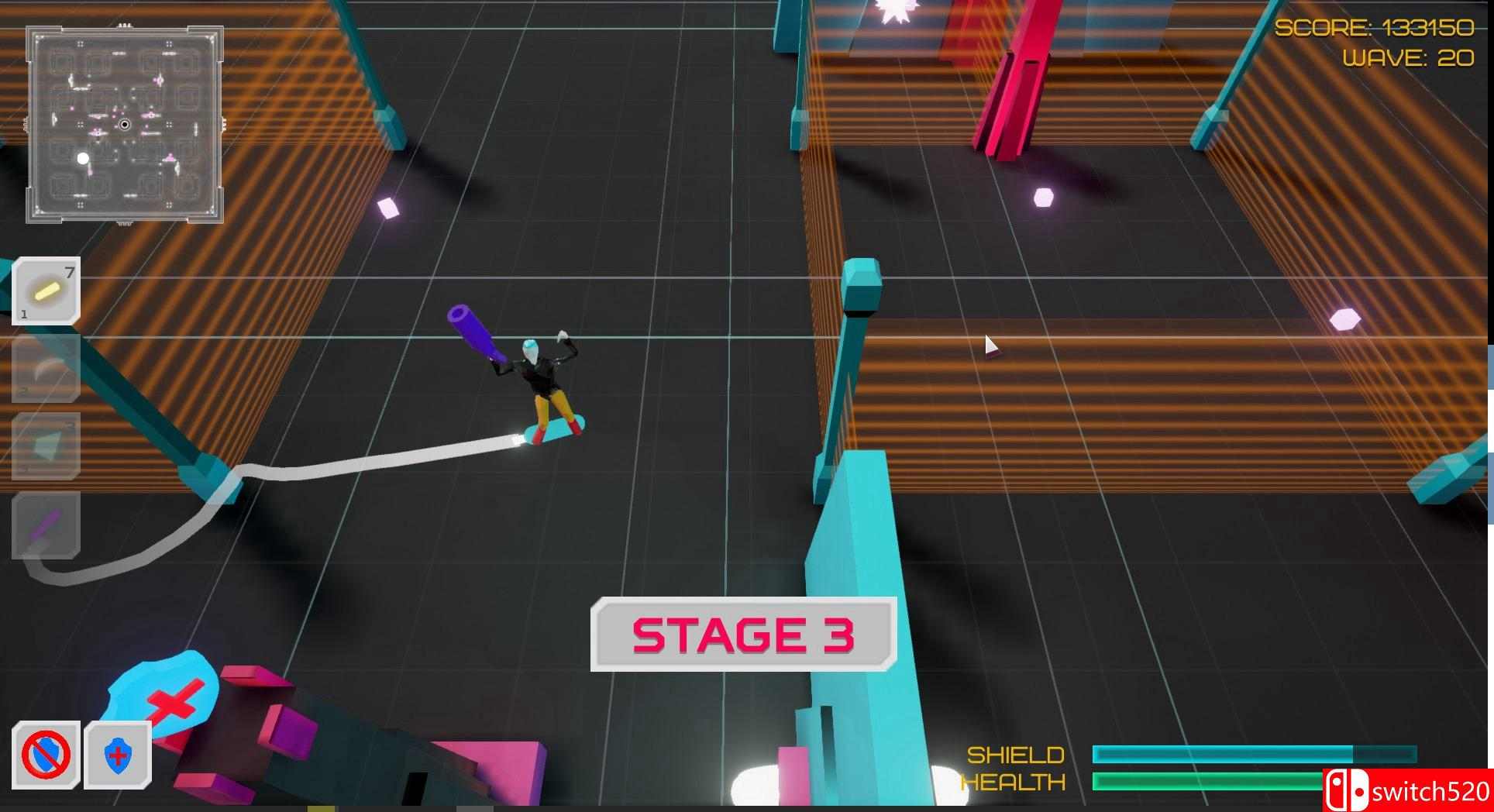Activate the purple baton item slot

(45, 528)
